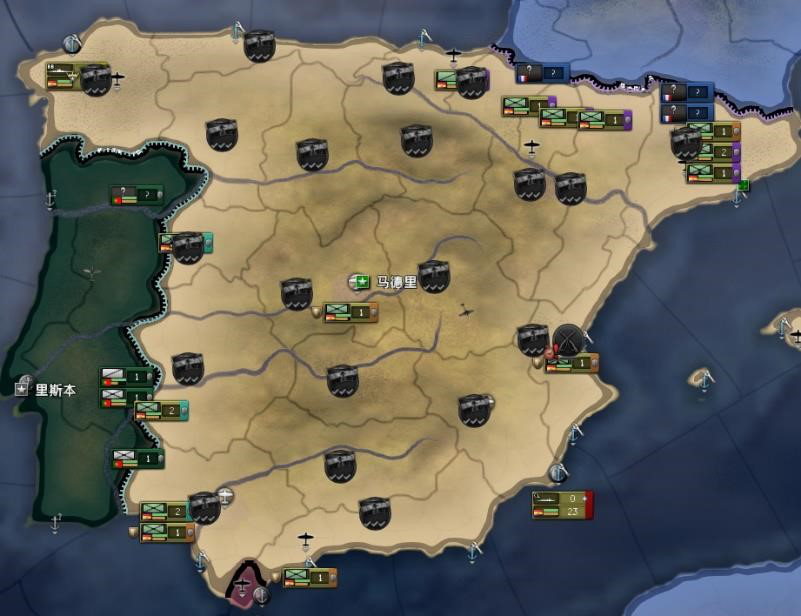Select the fleet counter showing 0 and 23

tap(563, 504)
